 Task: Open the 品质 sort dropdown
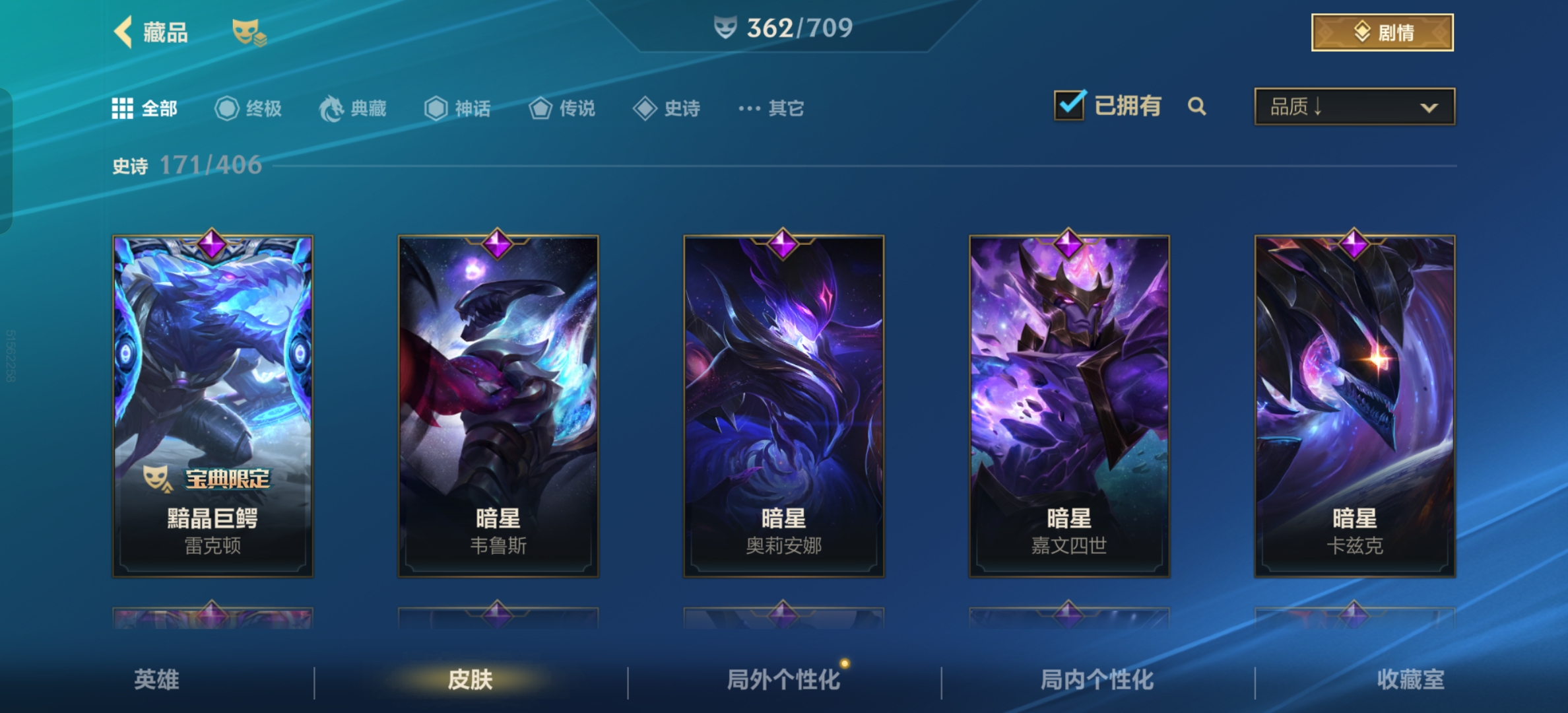pyautogui.click(x=1353, y=107)
